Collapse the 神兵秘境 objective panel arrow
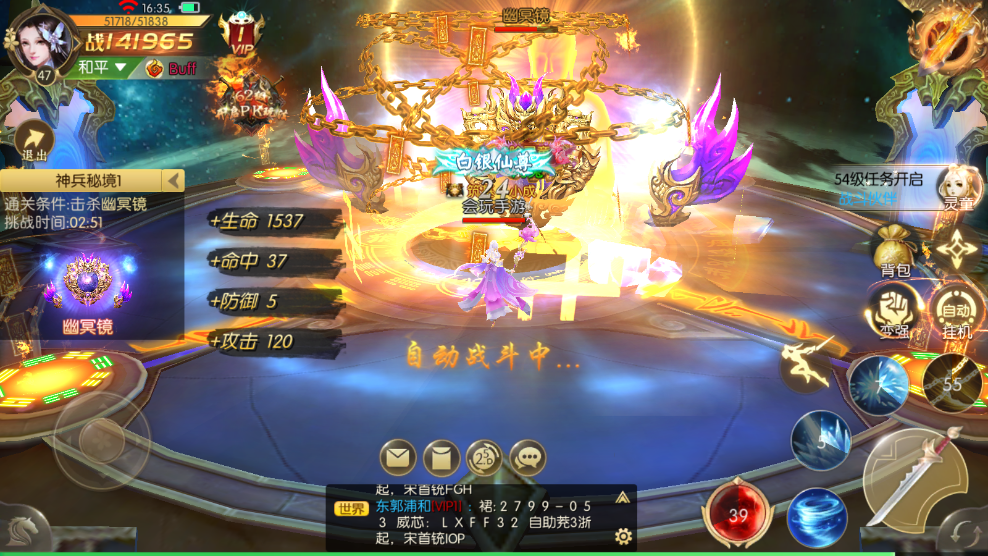Viewport: 988px width, 556px height. (x=174, y=181)
